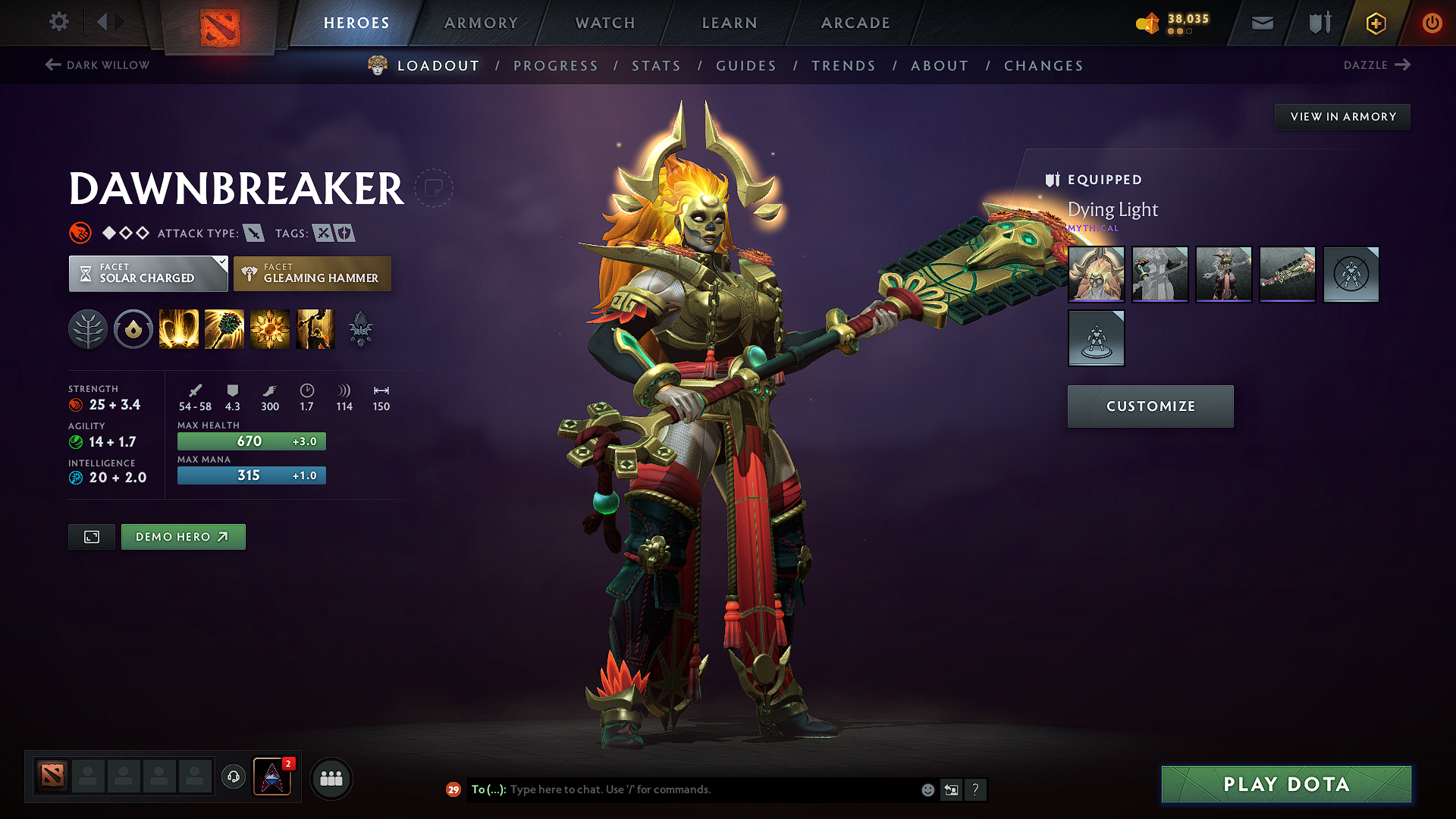Switch to the STATS tab

656,65
